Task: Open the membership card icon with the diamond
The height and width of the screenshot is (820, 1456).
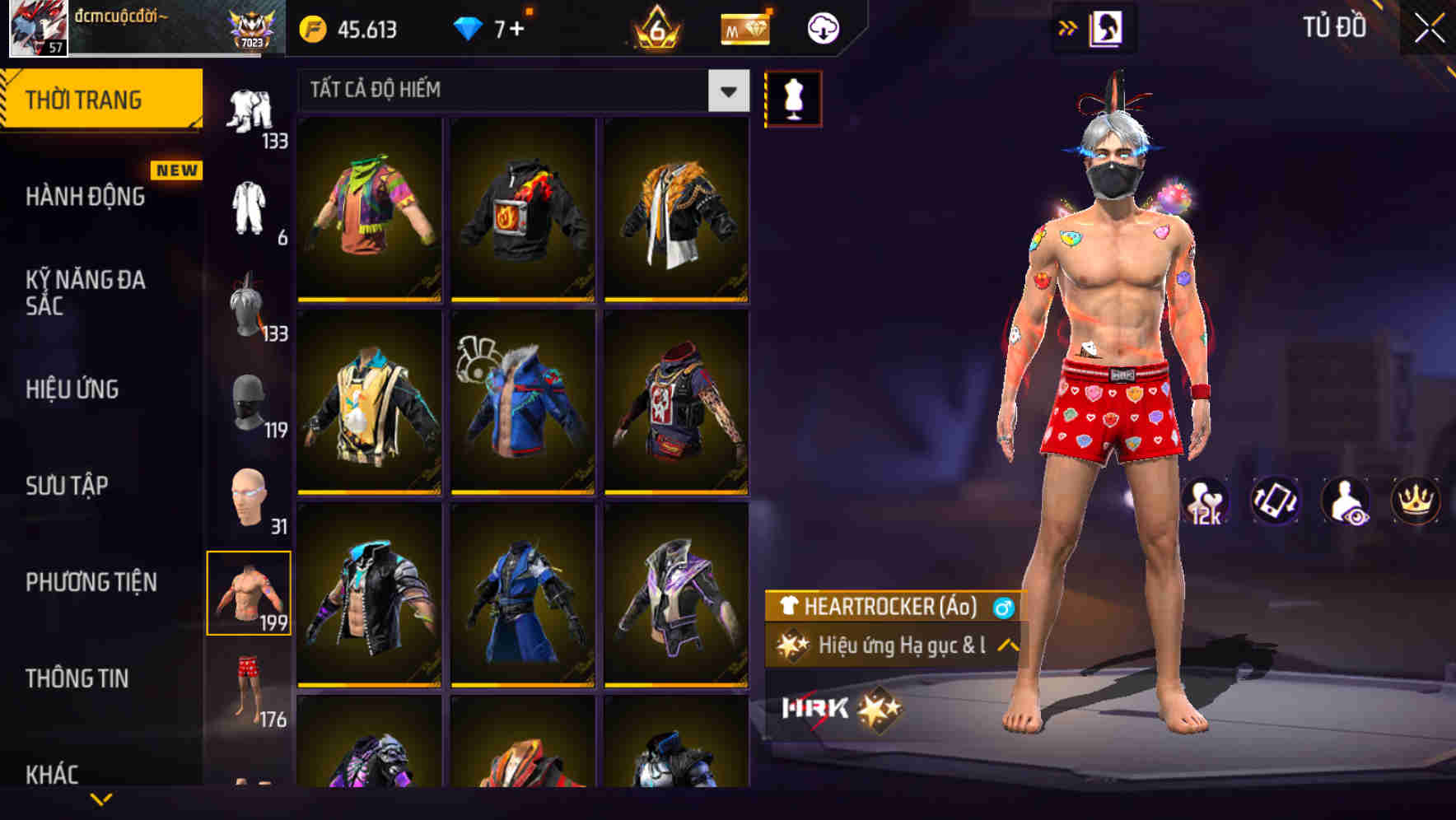Action: [x=744, y=27]
